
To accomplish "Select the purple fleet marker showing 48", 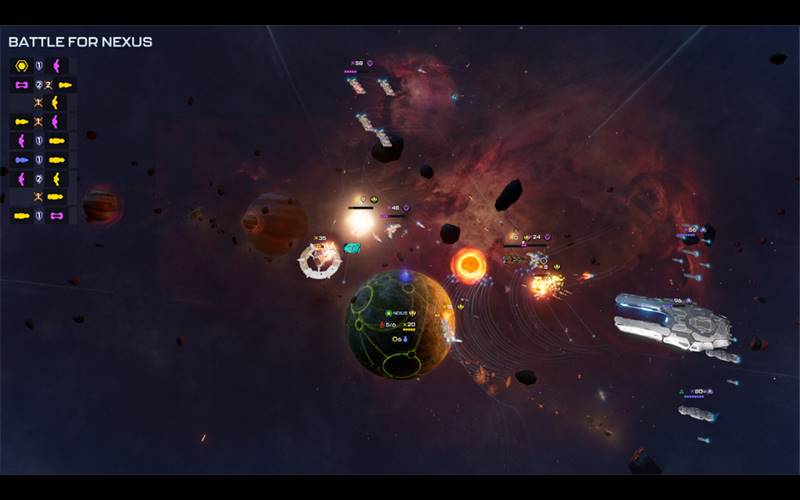I will pyautogui.click(x=395, y=208).
